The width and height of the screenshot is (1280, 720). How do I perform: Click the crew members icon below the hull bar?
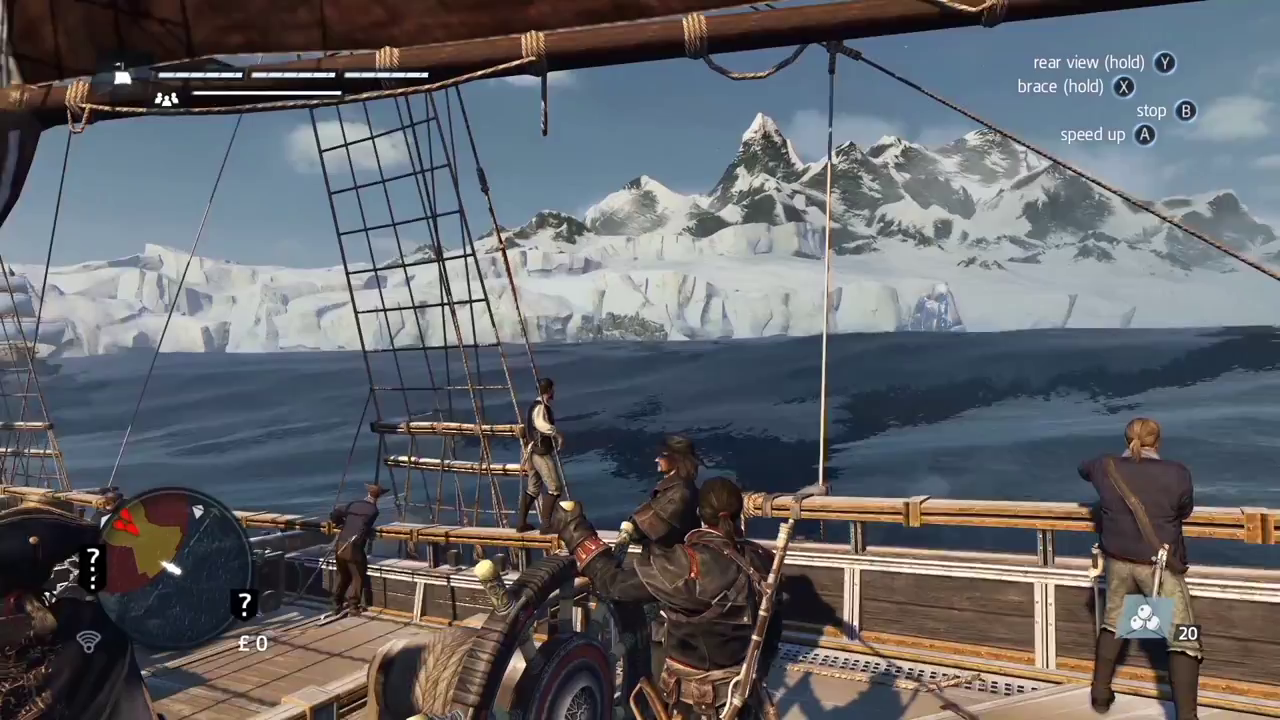click(167, 98)
